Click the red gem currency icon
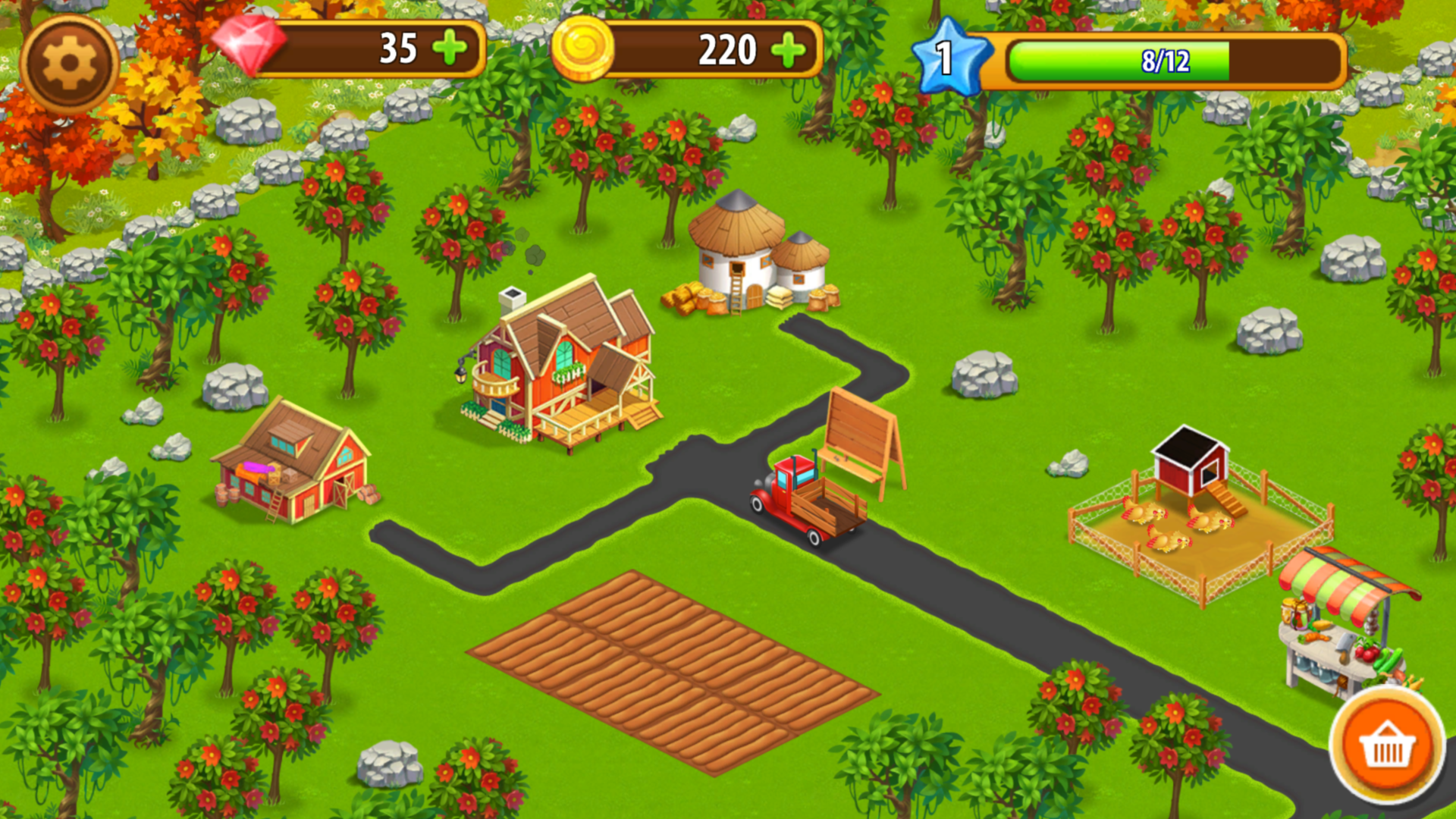Image resolution: width=1456 pixels, height=819 pixels. pos(250,45)
